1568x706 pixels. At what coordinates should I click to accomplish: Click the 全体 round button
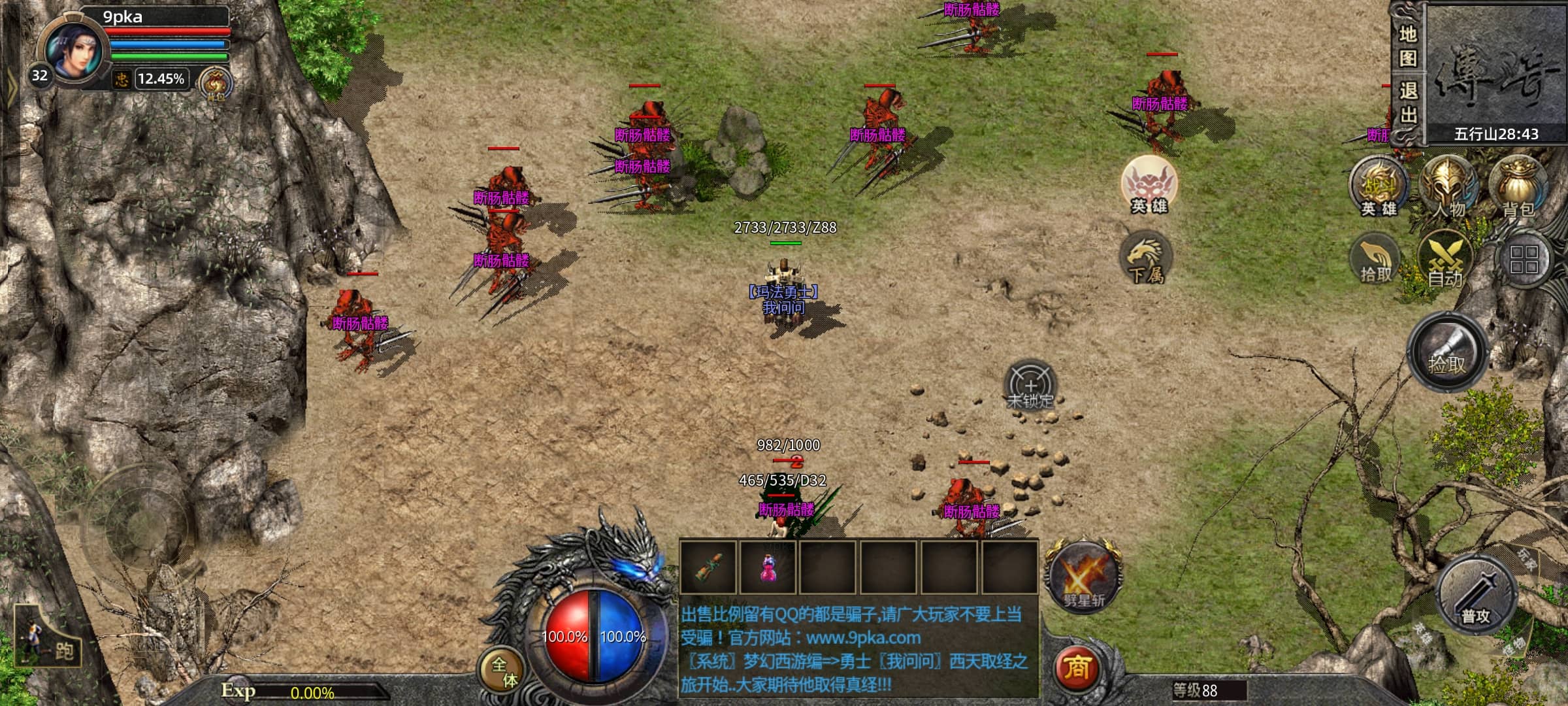coord(503,671)
